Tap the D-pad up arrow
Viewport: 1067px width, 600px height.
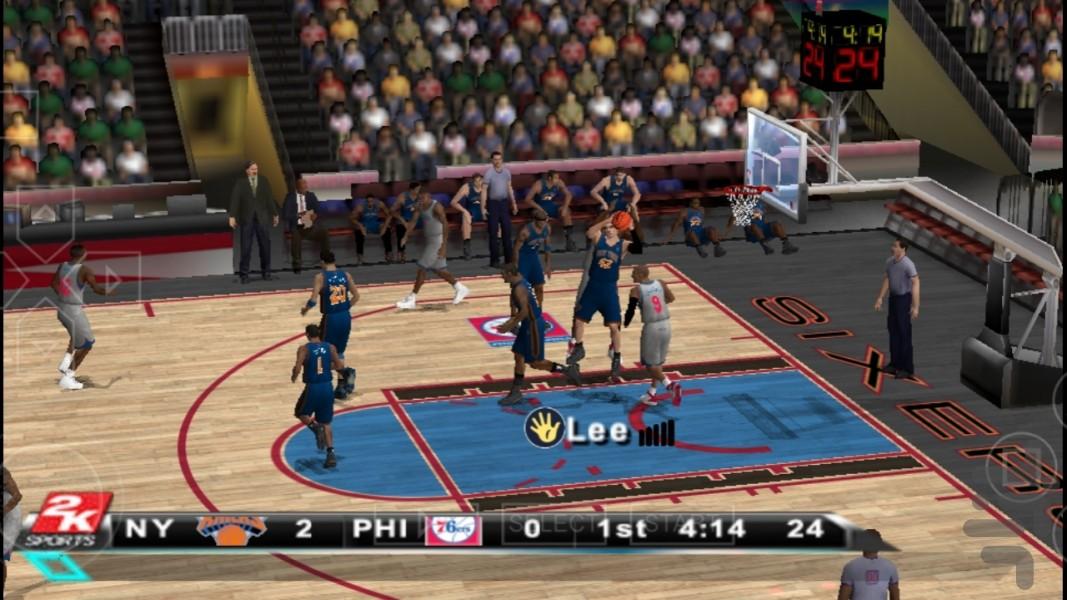[45, 216]
